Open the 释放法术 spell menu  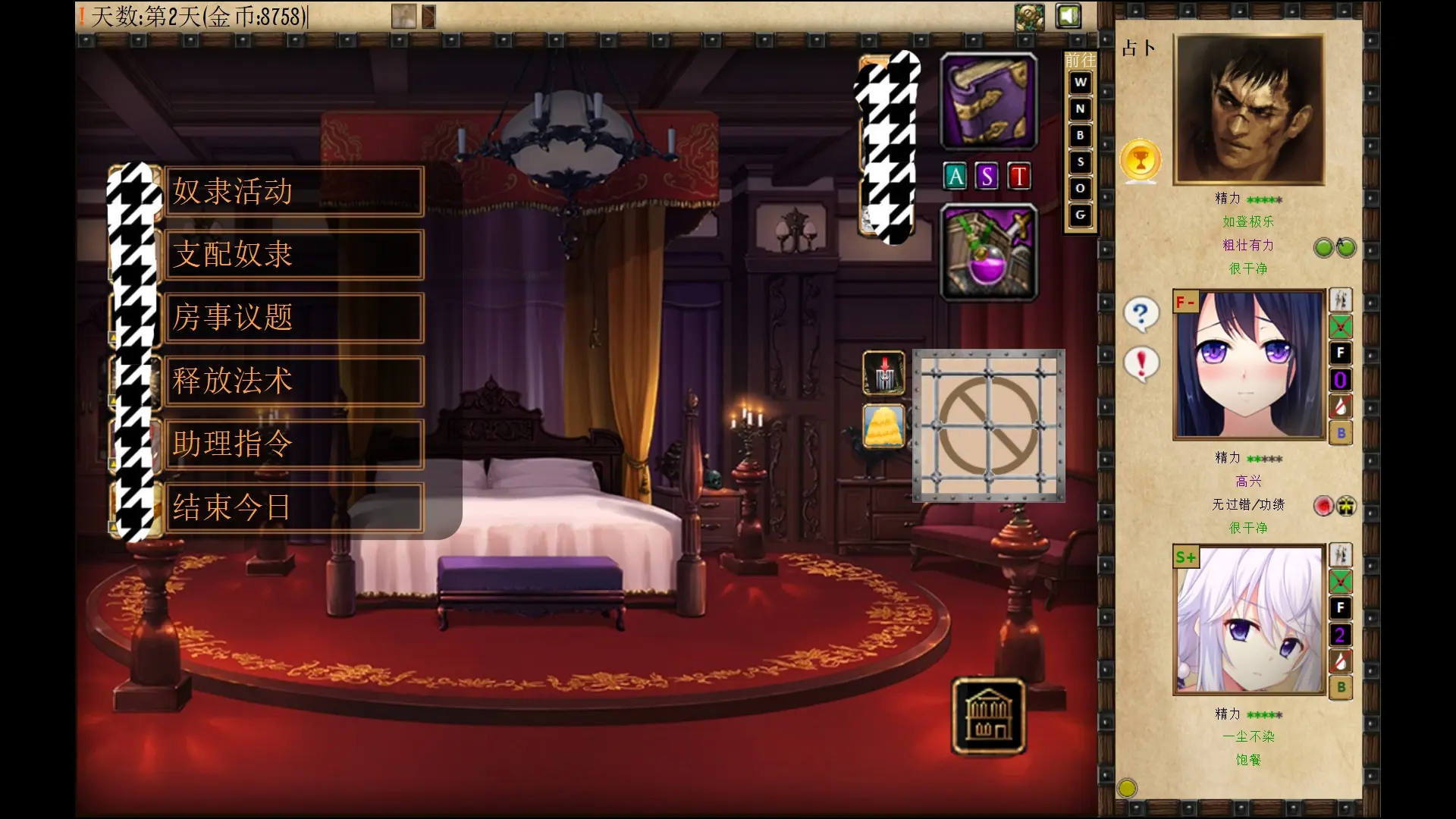[x=293, y=381]
